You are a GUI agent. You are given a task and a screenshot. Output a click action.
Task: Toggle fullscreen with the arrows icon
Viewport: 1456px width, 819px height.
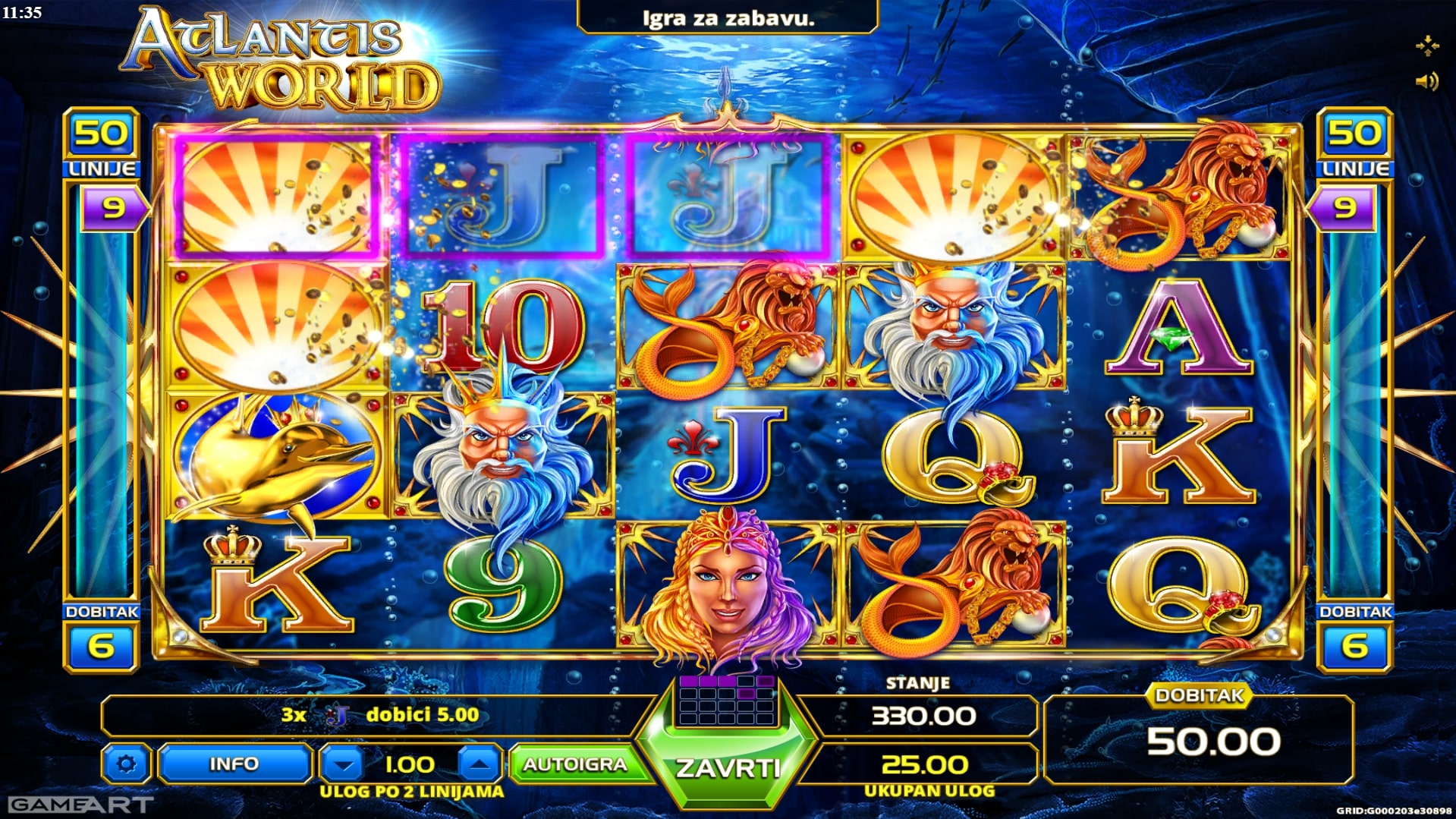point(1426,46)
